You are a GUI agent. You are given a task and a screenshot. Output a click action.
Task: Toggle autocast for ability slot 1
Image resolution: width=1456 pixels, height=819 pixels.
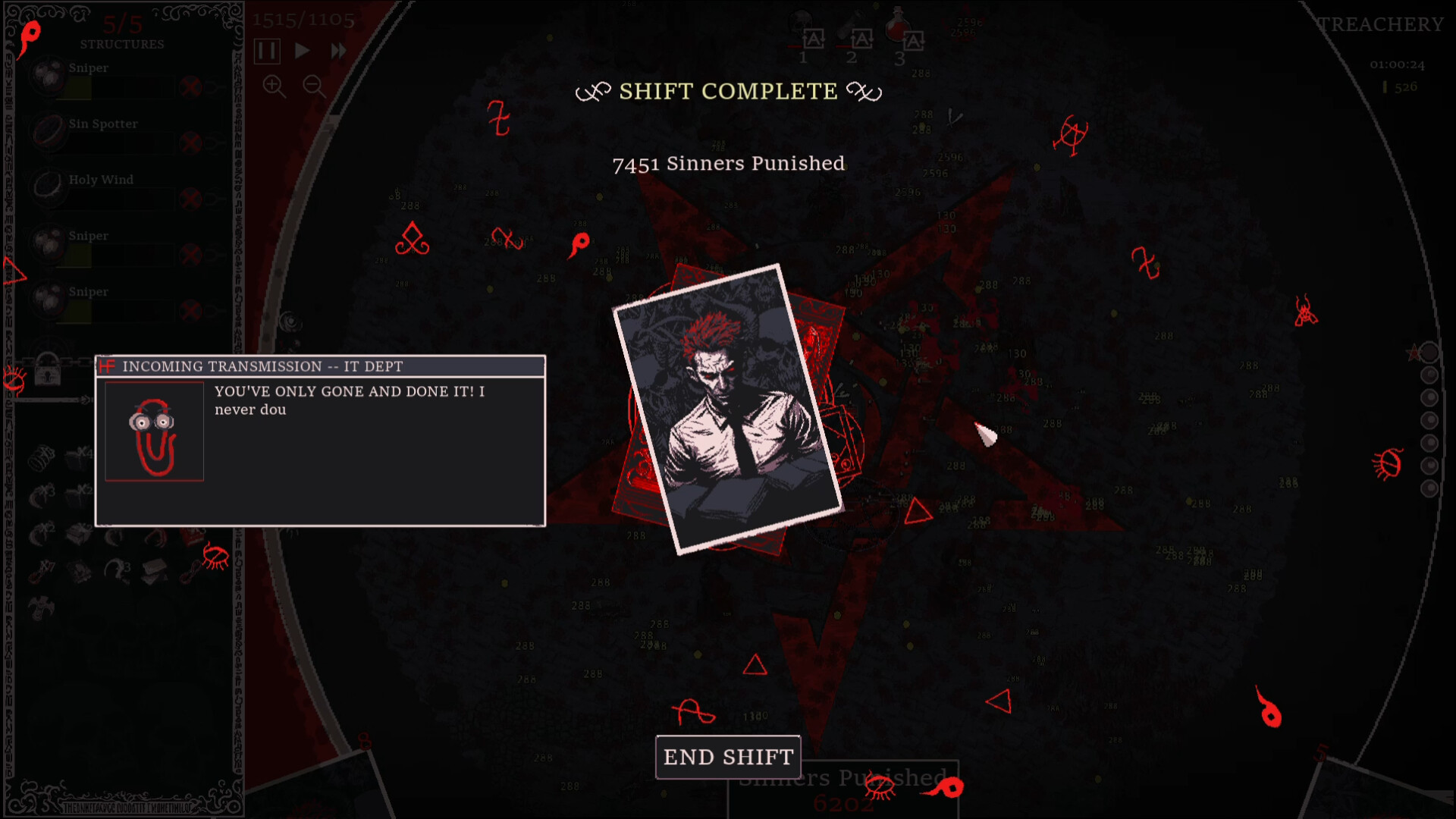(814, 39)
